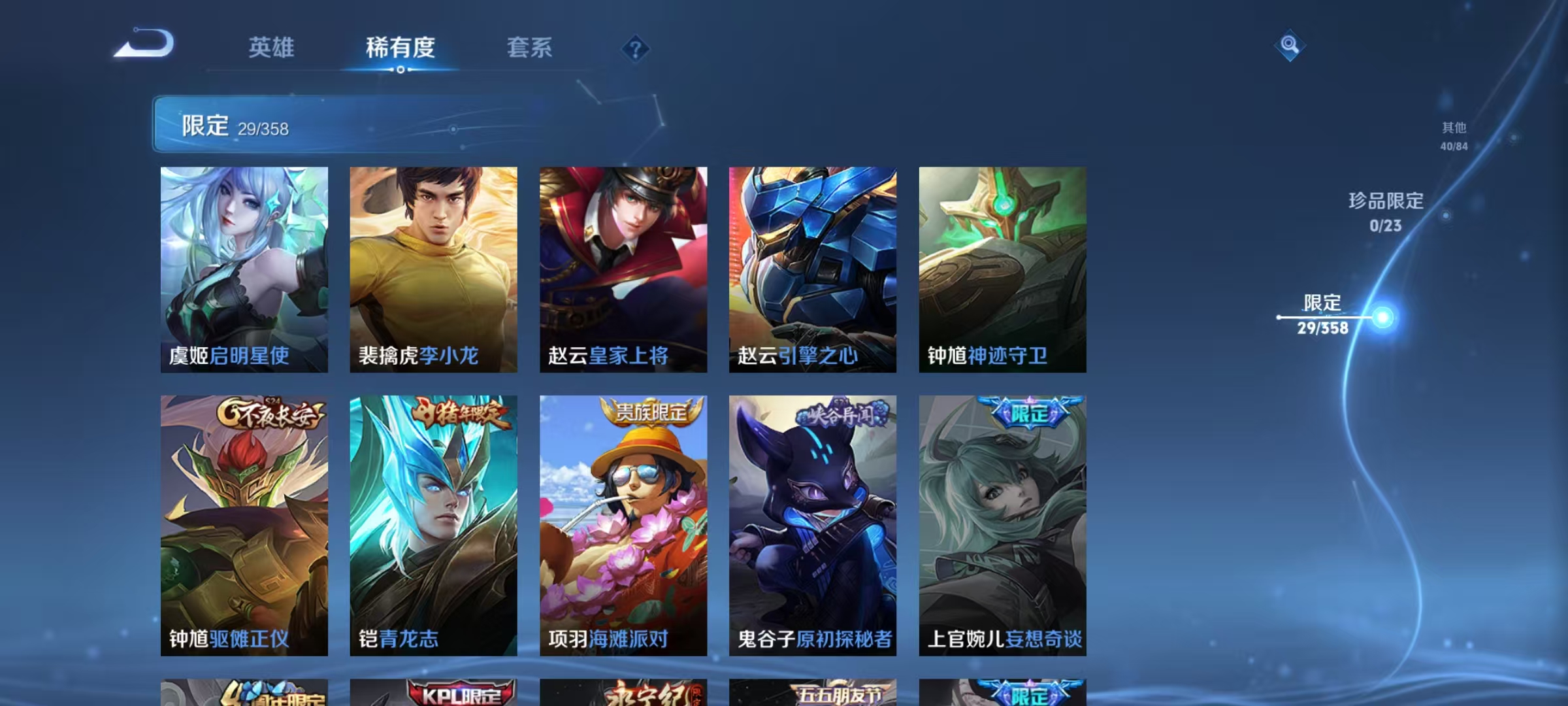Open search with the magnifier icon
The image size is (1568, 706).
pos(1289,46)
